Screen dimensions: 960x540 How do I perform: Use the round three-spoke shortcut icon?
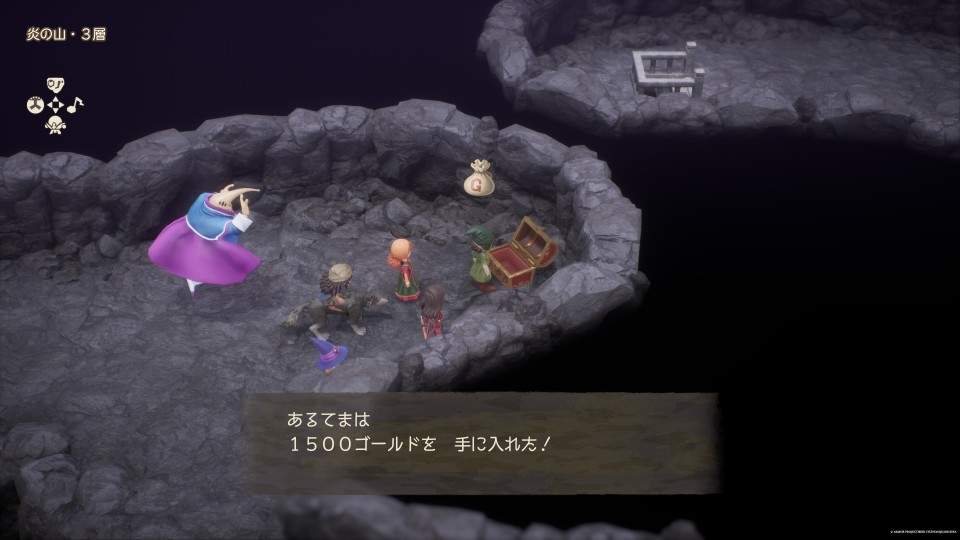(33, 104)
